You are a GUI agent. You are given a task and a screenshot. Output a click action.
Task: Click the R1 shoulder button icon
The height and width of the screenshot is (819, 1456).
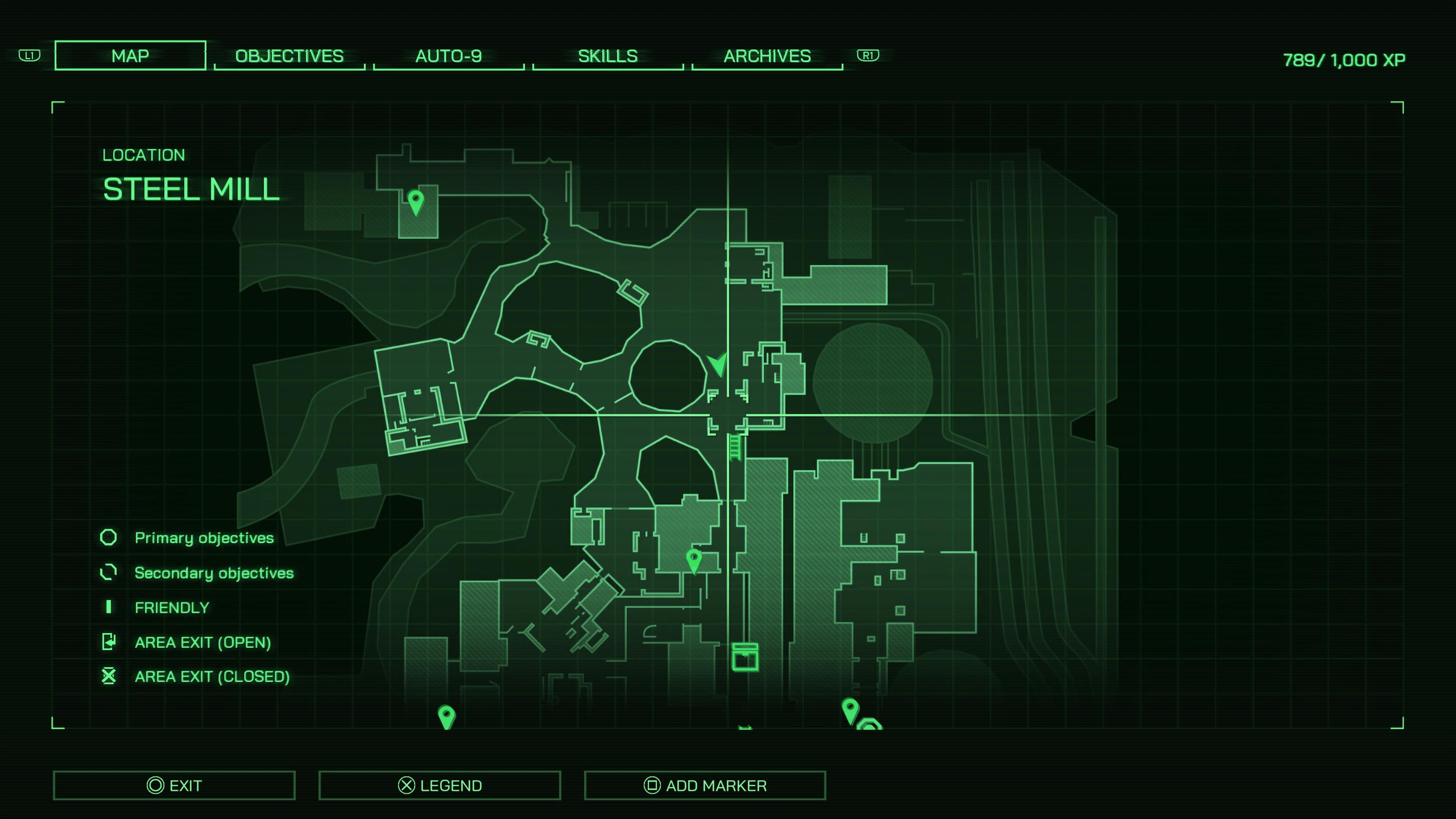click(869, 56)
